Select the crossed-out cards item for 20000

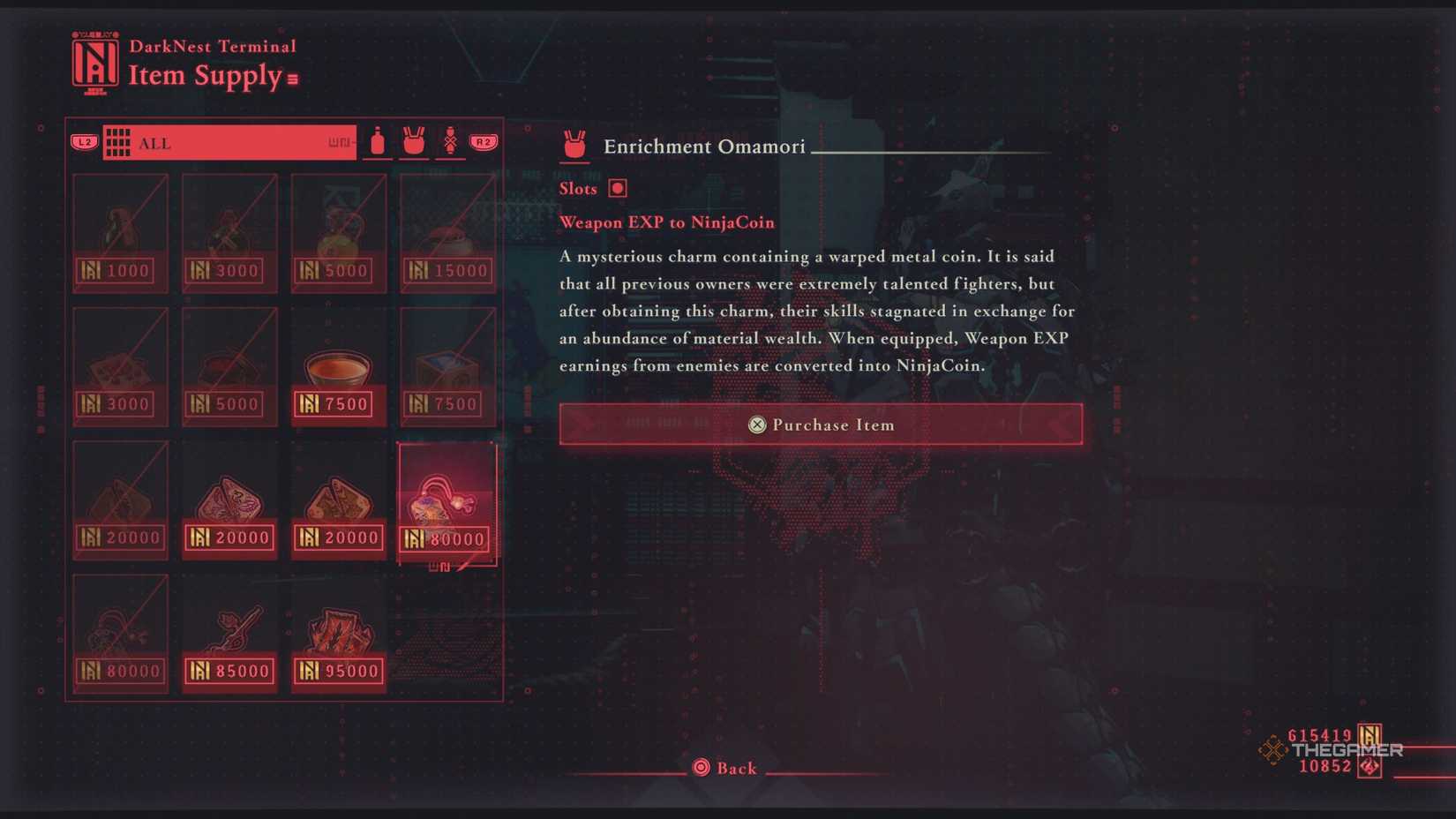tap(120, 500)
